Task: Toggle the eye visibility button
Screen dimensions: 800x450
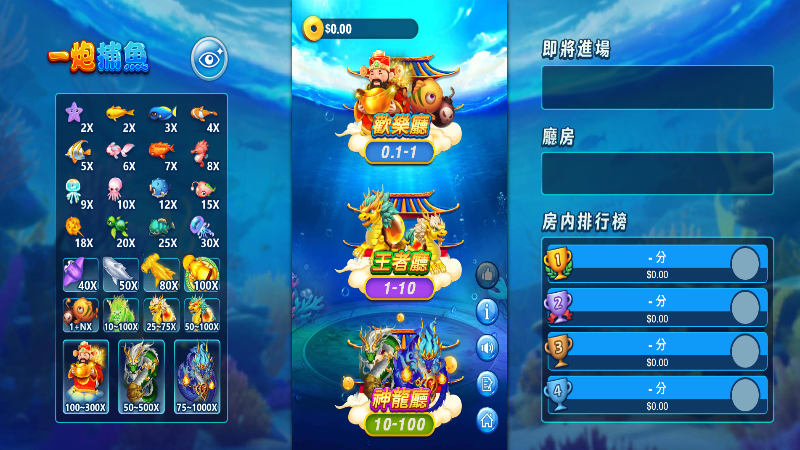Action: coord(209,59)
